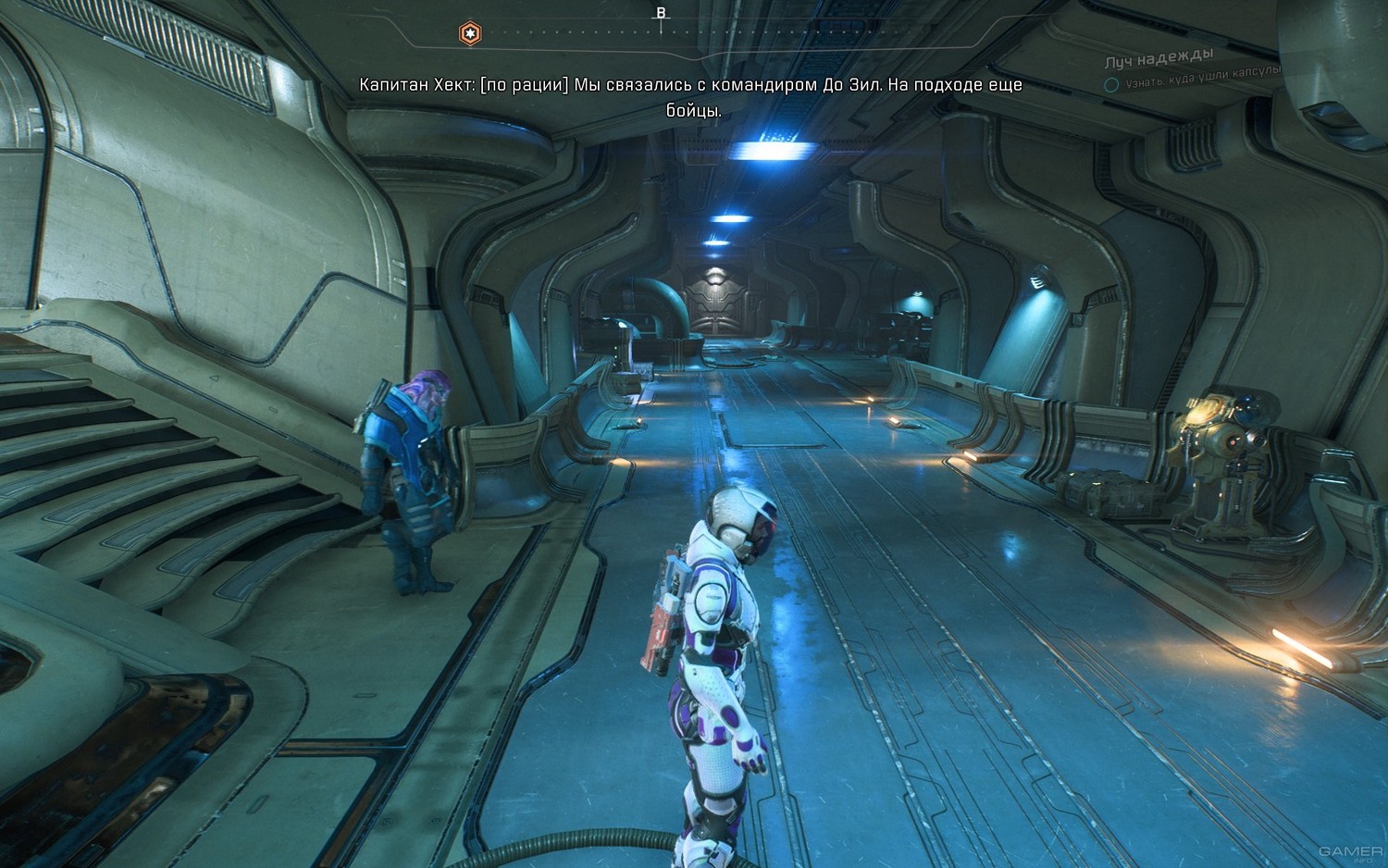This screenshot has width=1388, height=868.
Task: Click the quest objective circle beside "Узнать, куда ушли капсулы"
Action: point(1111,84)
